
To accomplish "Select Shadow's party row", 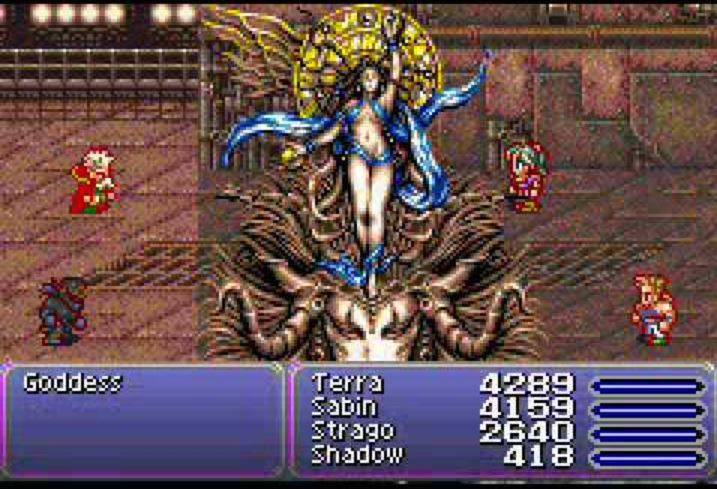I will [x=359, y=455].
